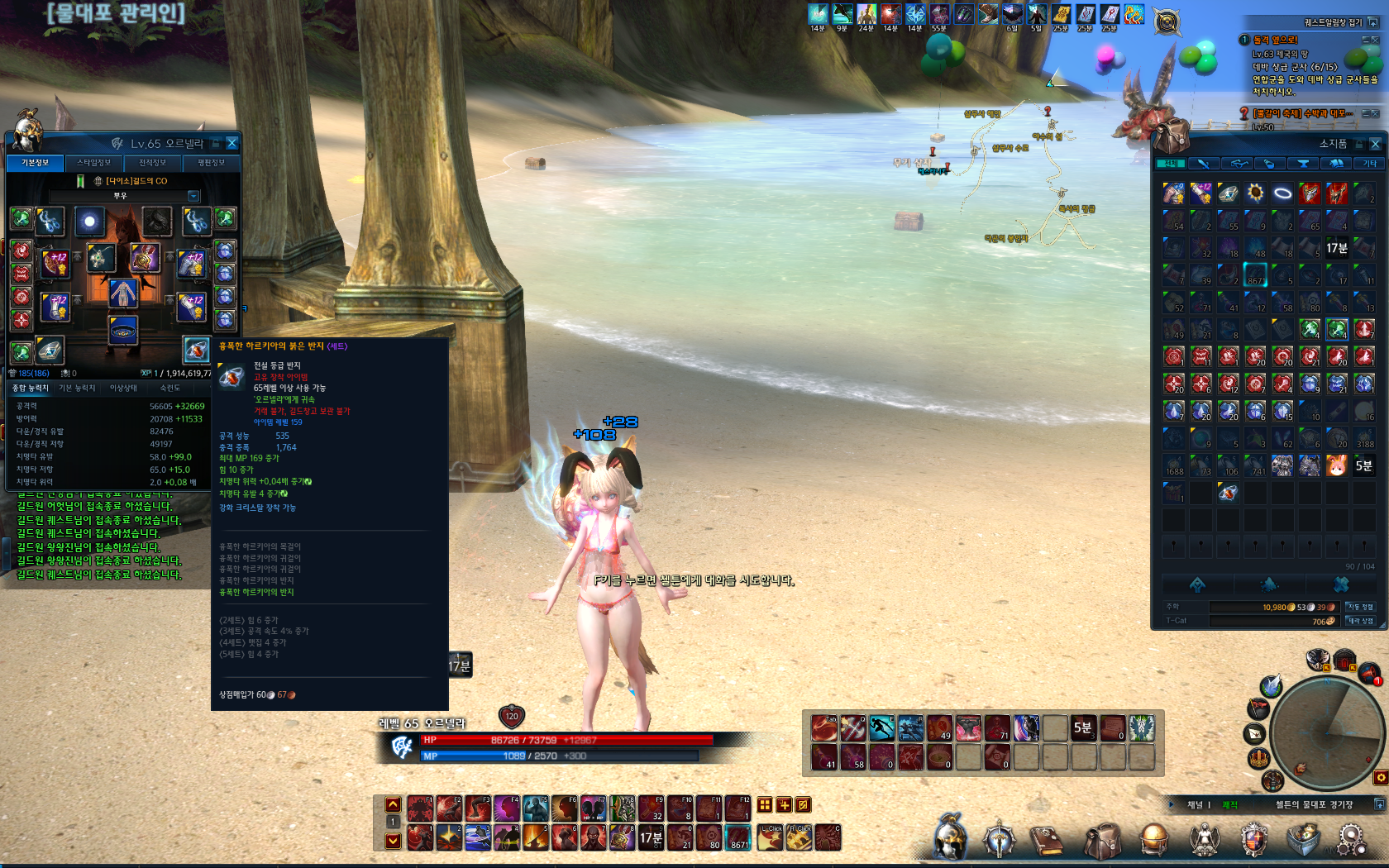Select the sunflower item in inventory

click(x=1256, y=193)
